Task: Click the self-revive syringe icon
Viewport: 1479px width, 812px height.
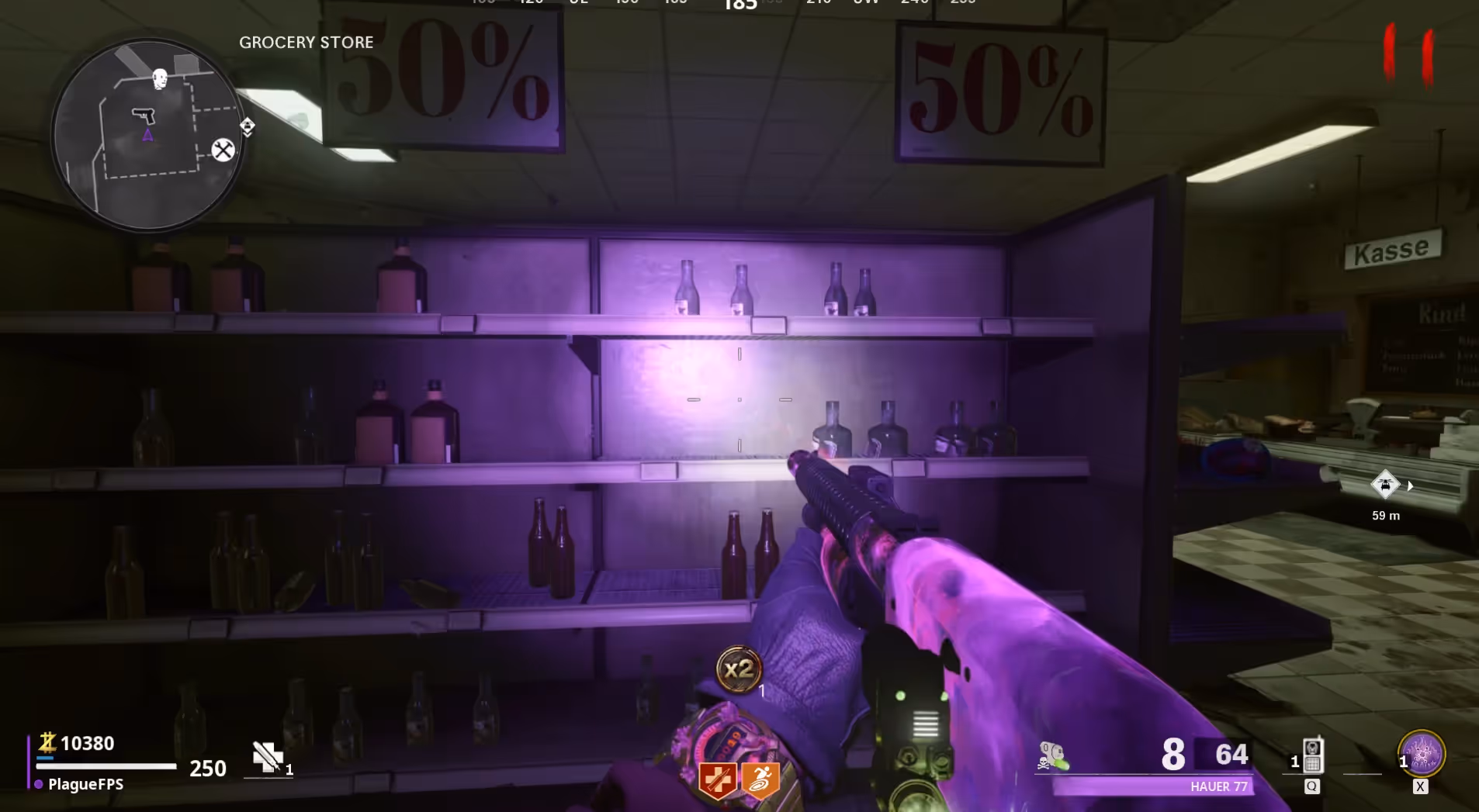Action: (x=267, y=757)
